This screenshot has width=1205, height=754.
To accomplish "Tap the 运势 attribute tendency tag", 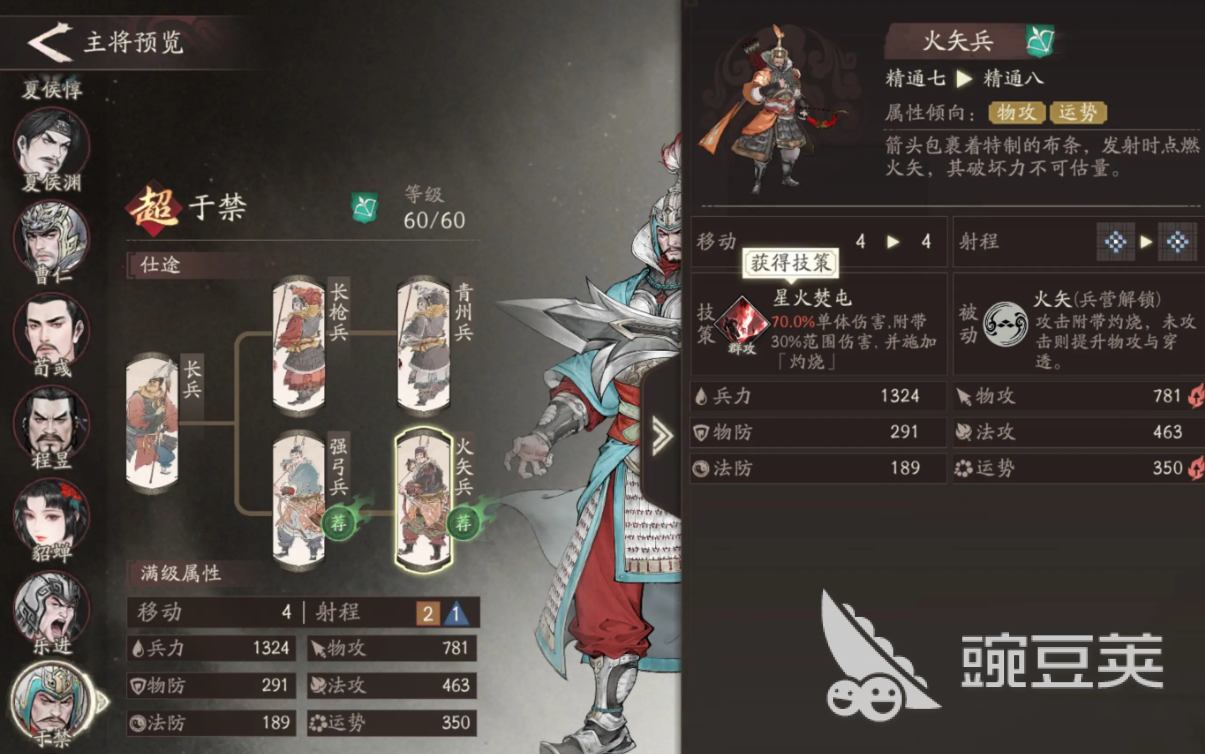I will pos(1077,113).
